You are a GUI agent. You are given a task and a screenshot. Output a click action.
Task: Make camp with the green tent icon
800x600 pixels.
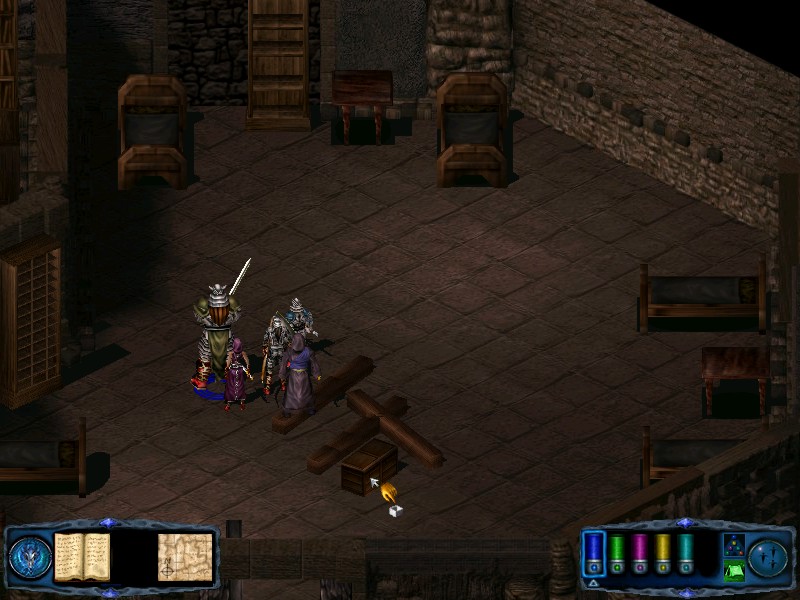(x=733, y=571)
